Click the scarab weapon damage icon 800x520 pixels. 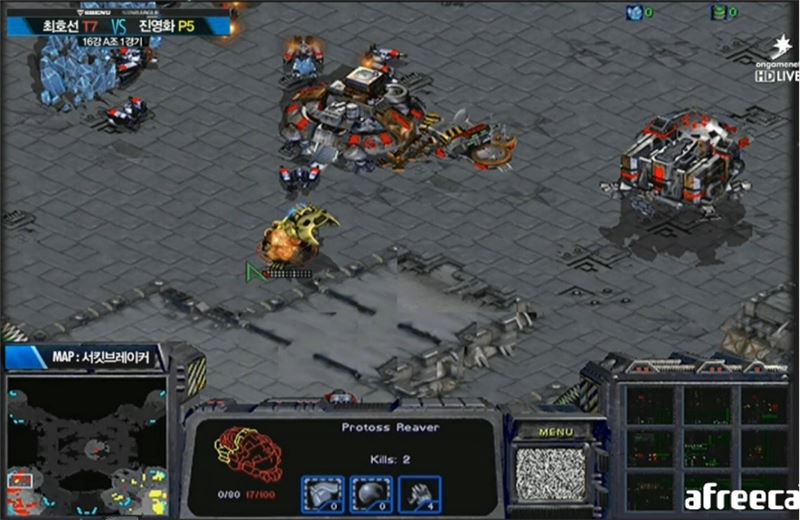(x=419, y=492)
